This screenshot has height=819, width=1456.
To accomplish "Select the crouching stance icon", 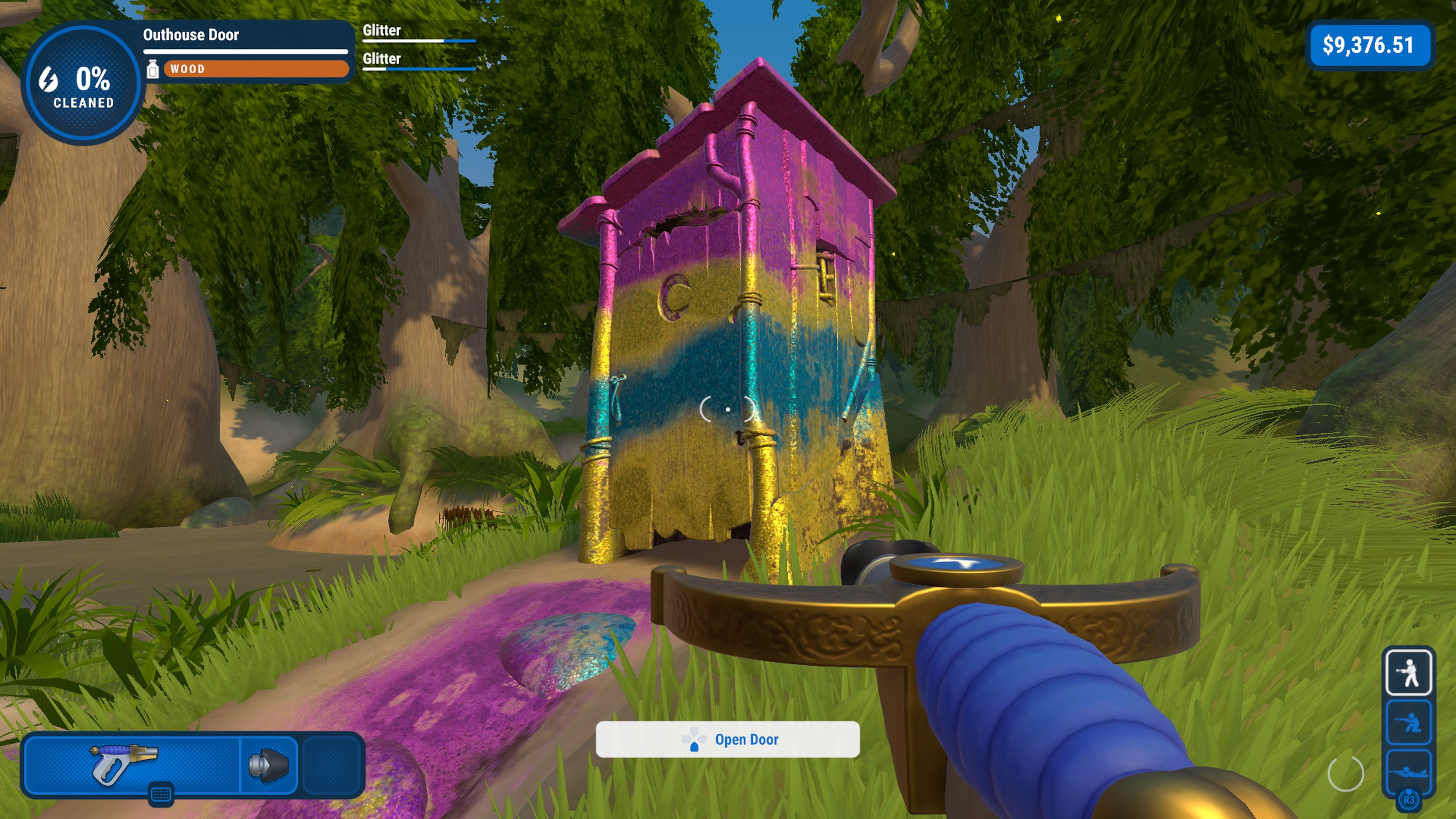I will [1408, 722].
